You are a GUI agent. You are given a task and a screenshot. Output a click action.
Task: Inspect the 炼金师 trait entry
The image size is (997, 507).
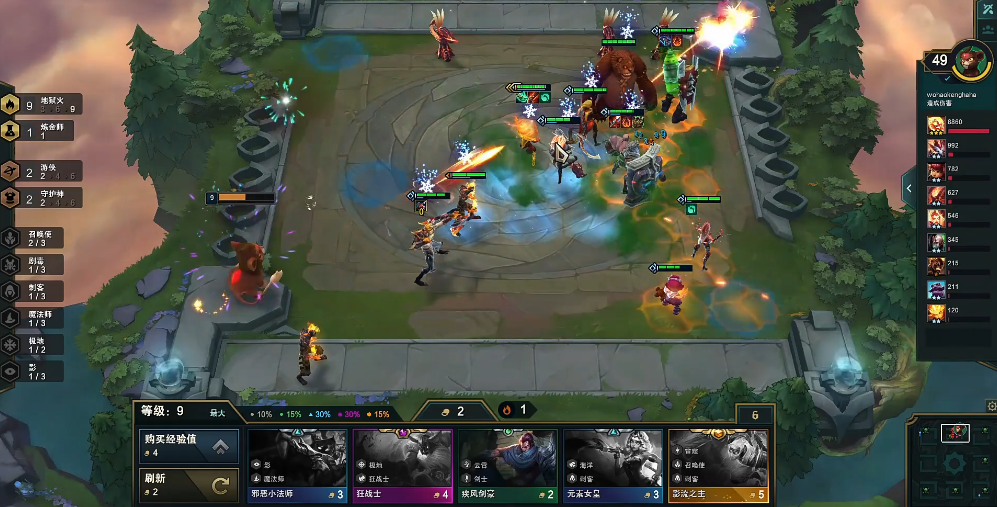(38, 131)
